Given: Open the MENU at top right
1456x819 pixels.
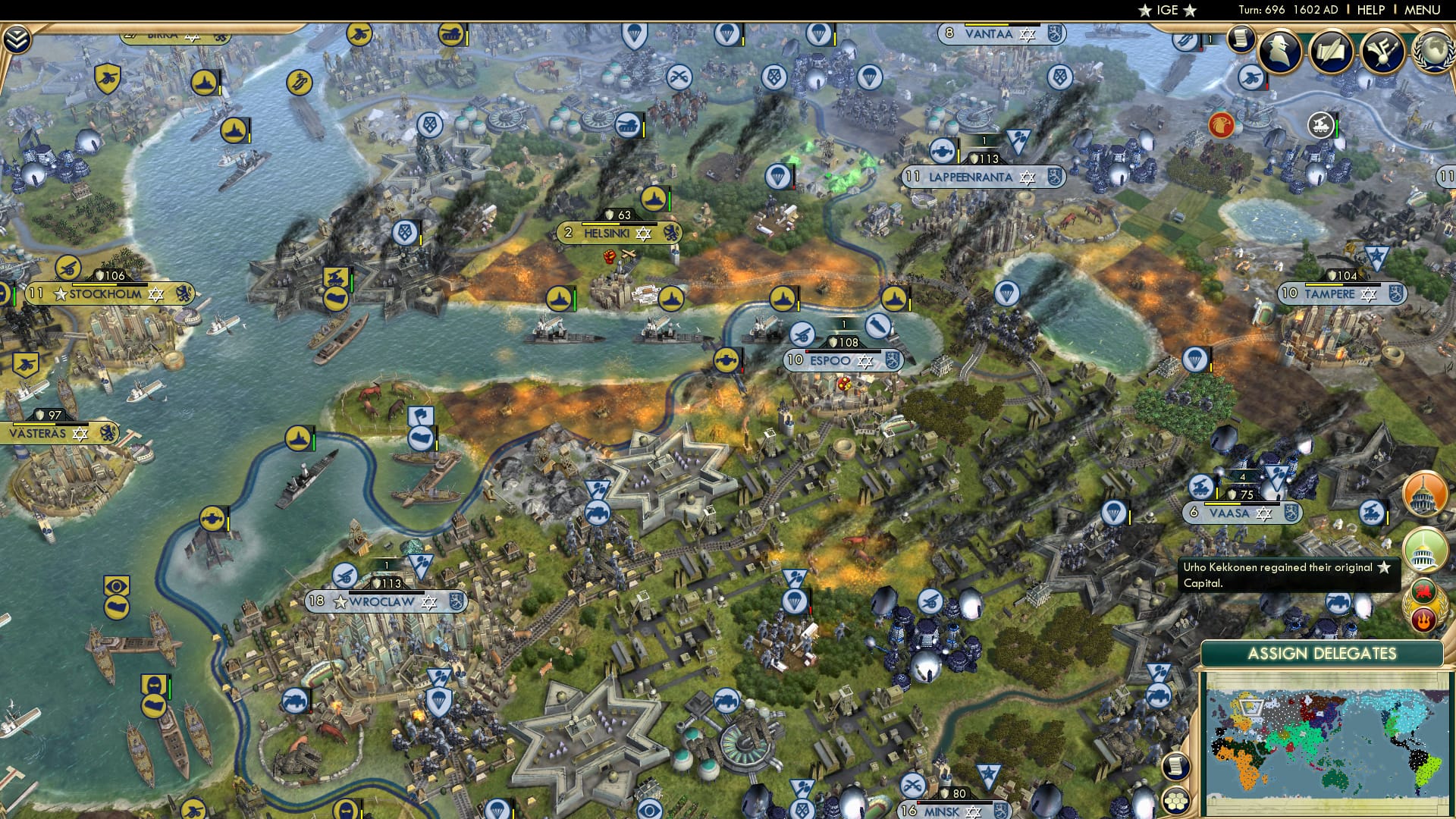Looking at the screenshot, I should pos(1424,10).
